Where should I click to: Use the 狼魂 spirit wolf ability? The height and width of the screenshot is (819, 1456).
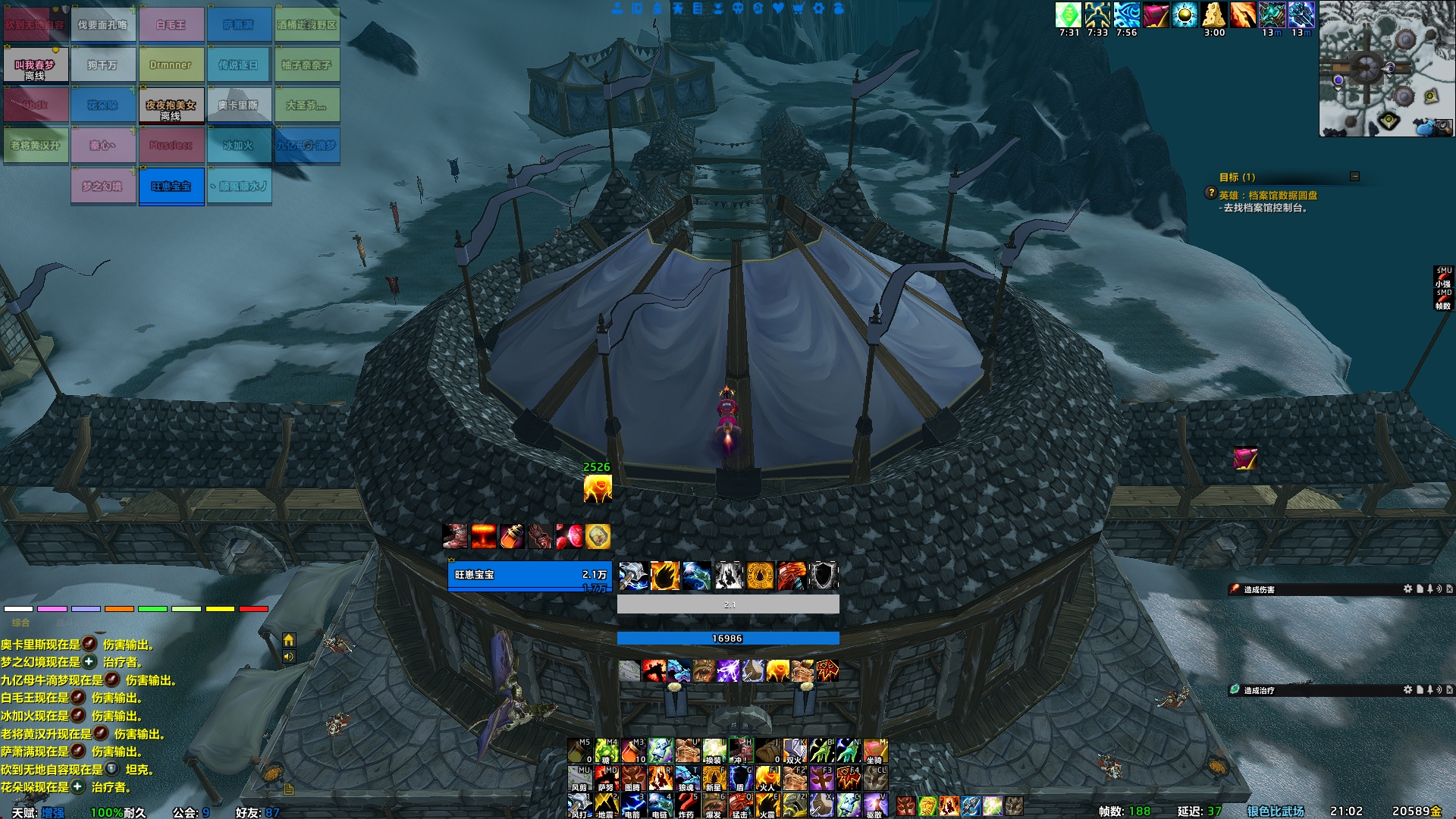686,778
